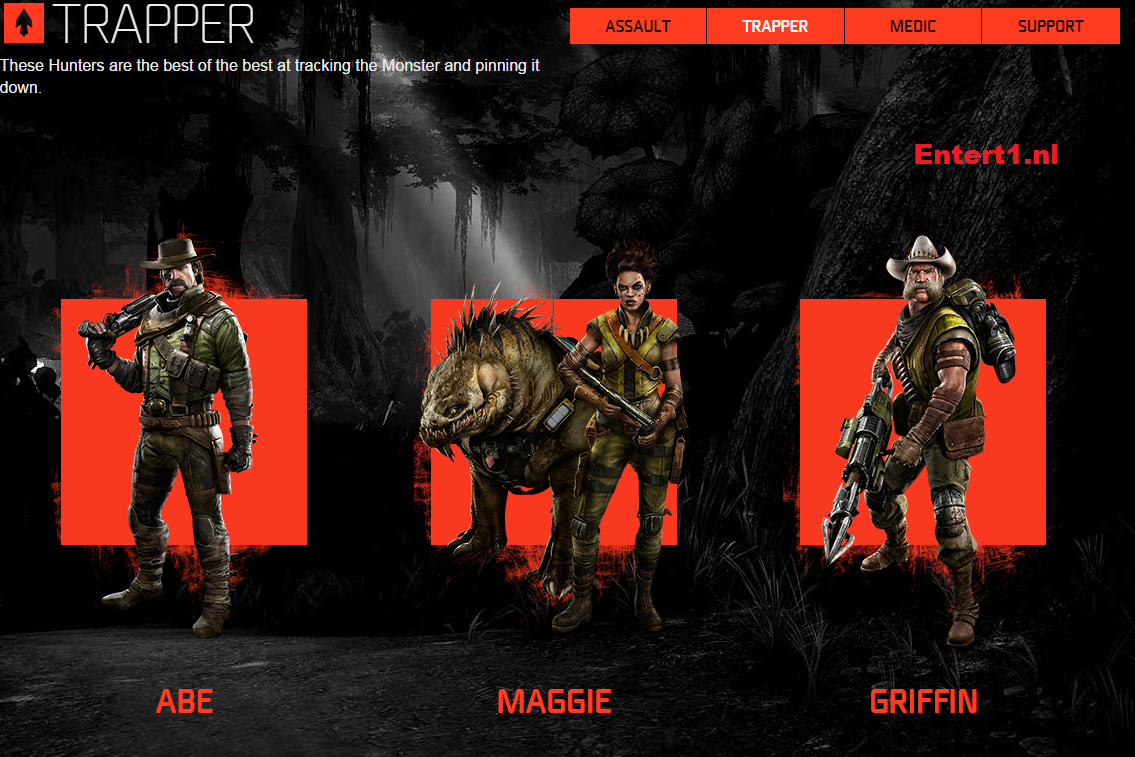Click the ABE name label
The height and width of the screenshot is (757, 1135).
tap(185, 701)
